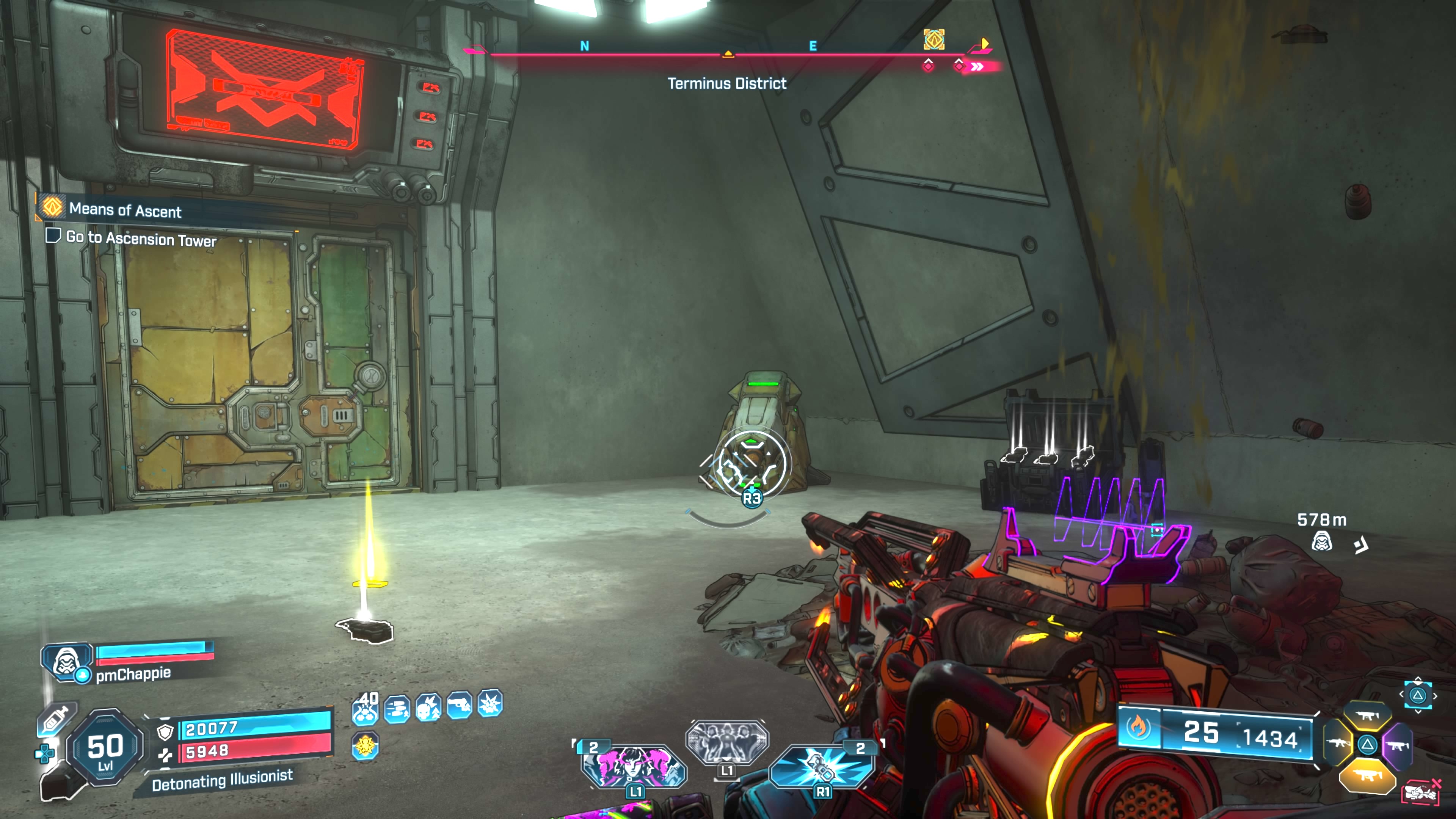The image size is (1456, 819).
Task: Expand the double chevron marker on compass right
Action: [977, 67]
